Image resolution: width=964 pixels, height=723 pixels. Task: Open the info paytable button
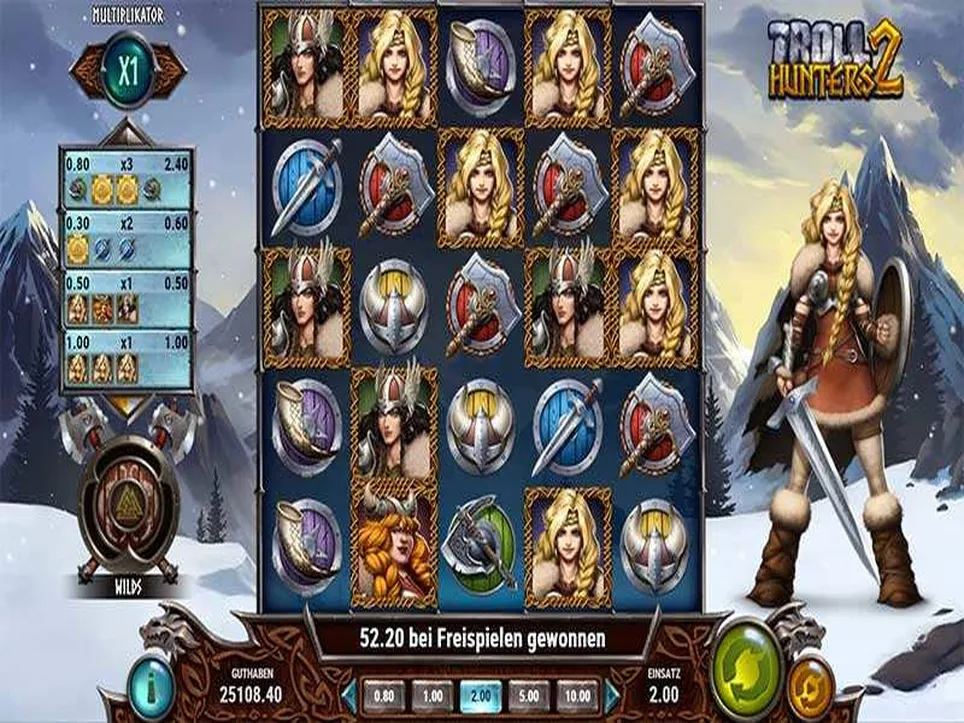[x=151, y=689]
